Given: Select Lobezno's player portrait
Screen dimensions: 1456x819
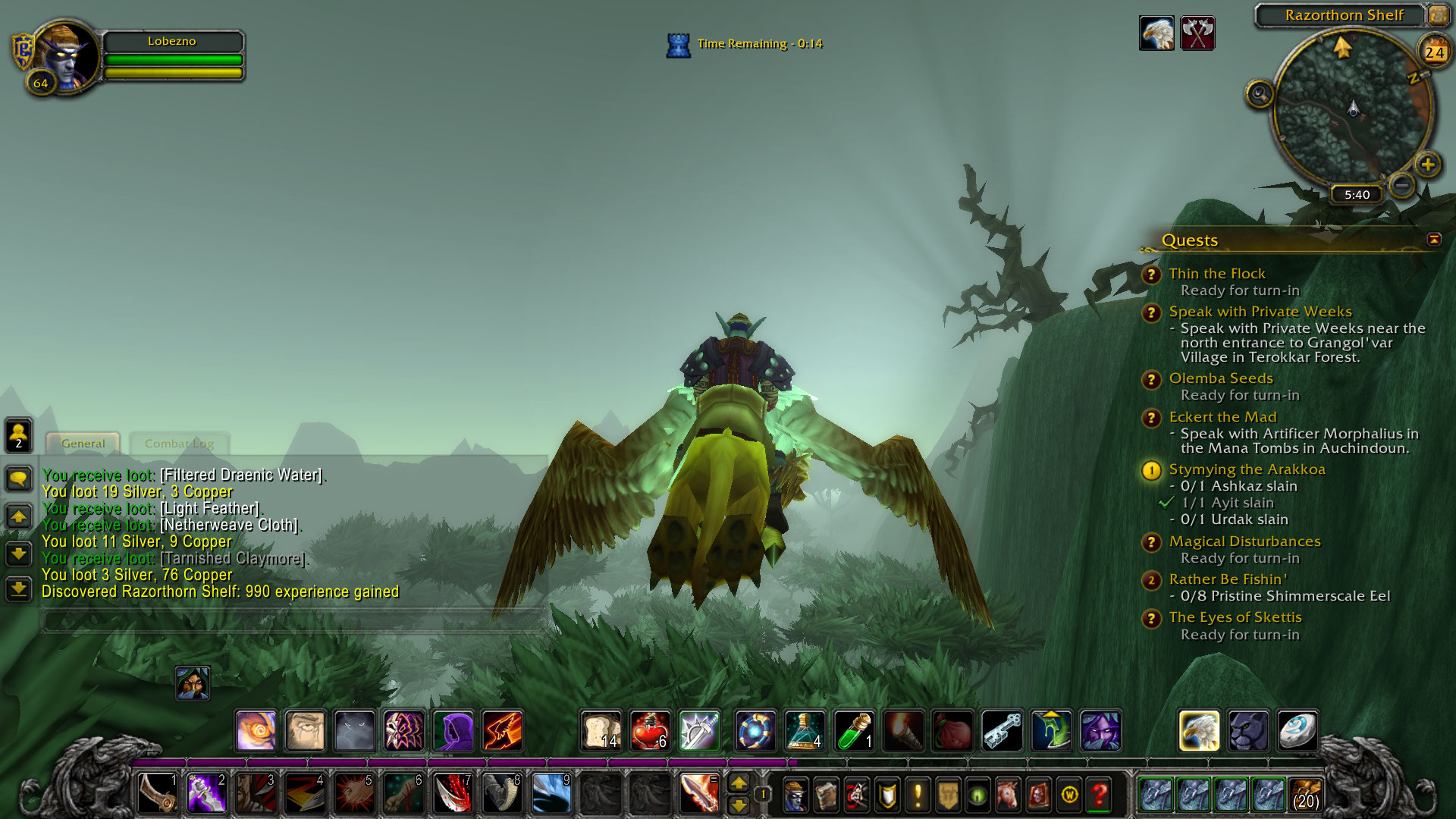Looking at the screenshot, I should tap(67, 56).
